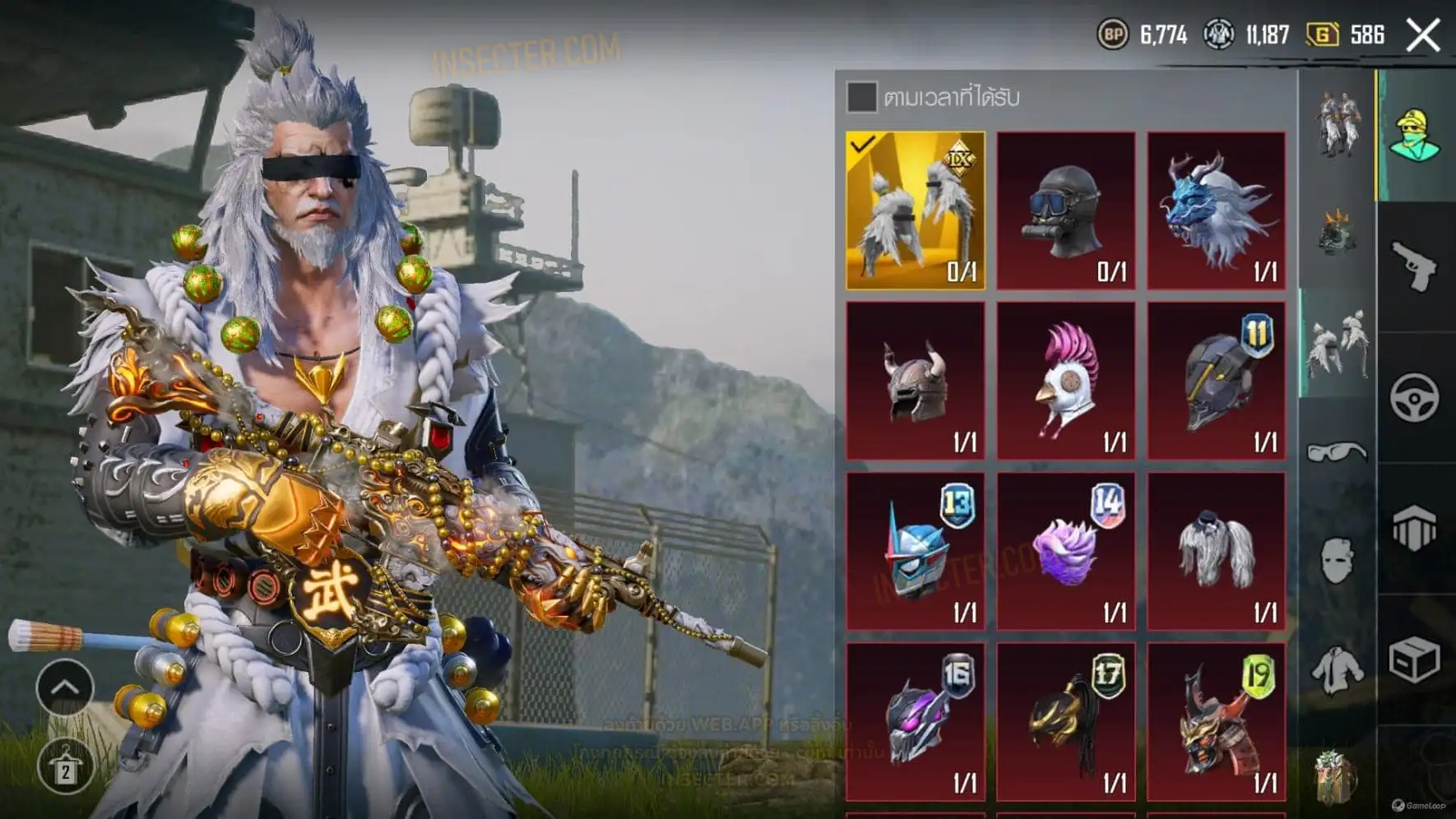
Task: Choose the black diving mask helmet
Action: 1065,211
